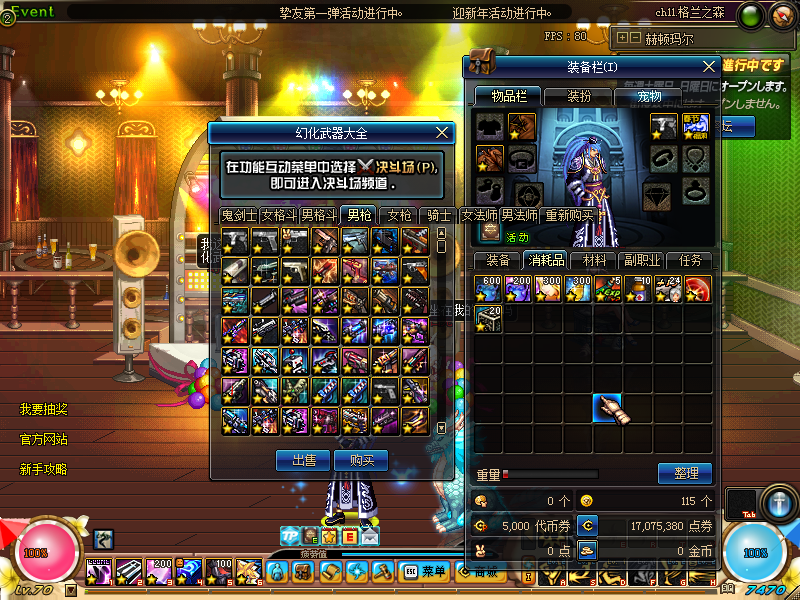The height and width of the screenshot is (600, 800).
Task: Click the 出售 sell button
Action: click(x=302, y=460)
